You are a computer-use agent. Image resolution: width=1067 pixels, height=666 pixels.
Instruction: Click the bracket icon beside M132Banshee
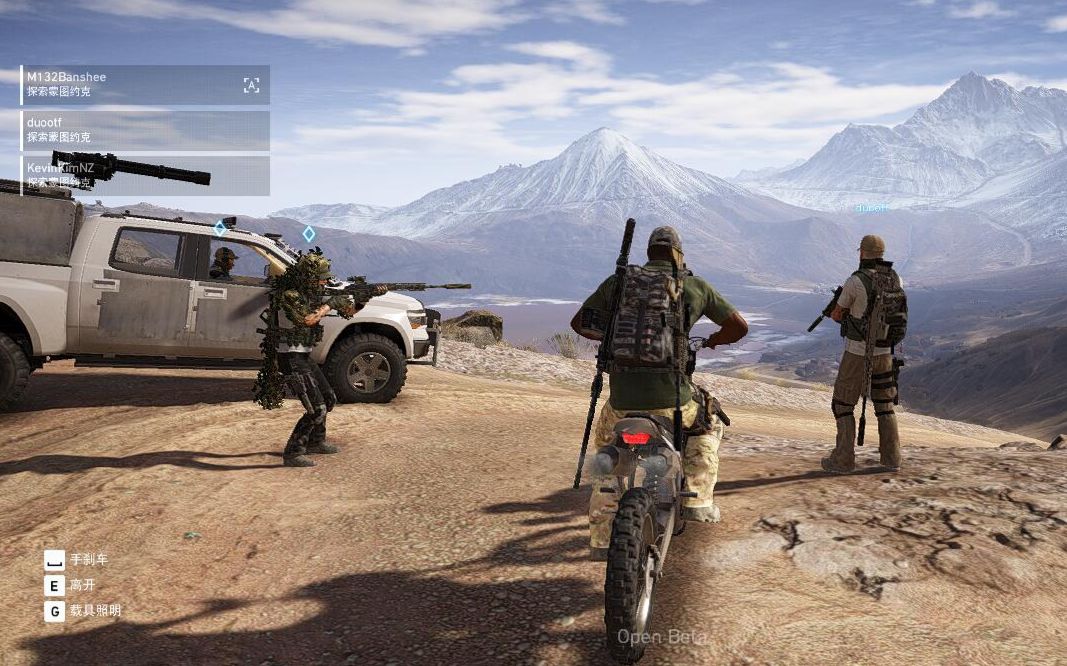tap(251, 85)
